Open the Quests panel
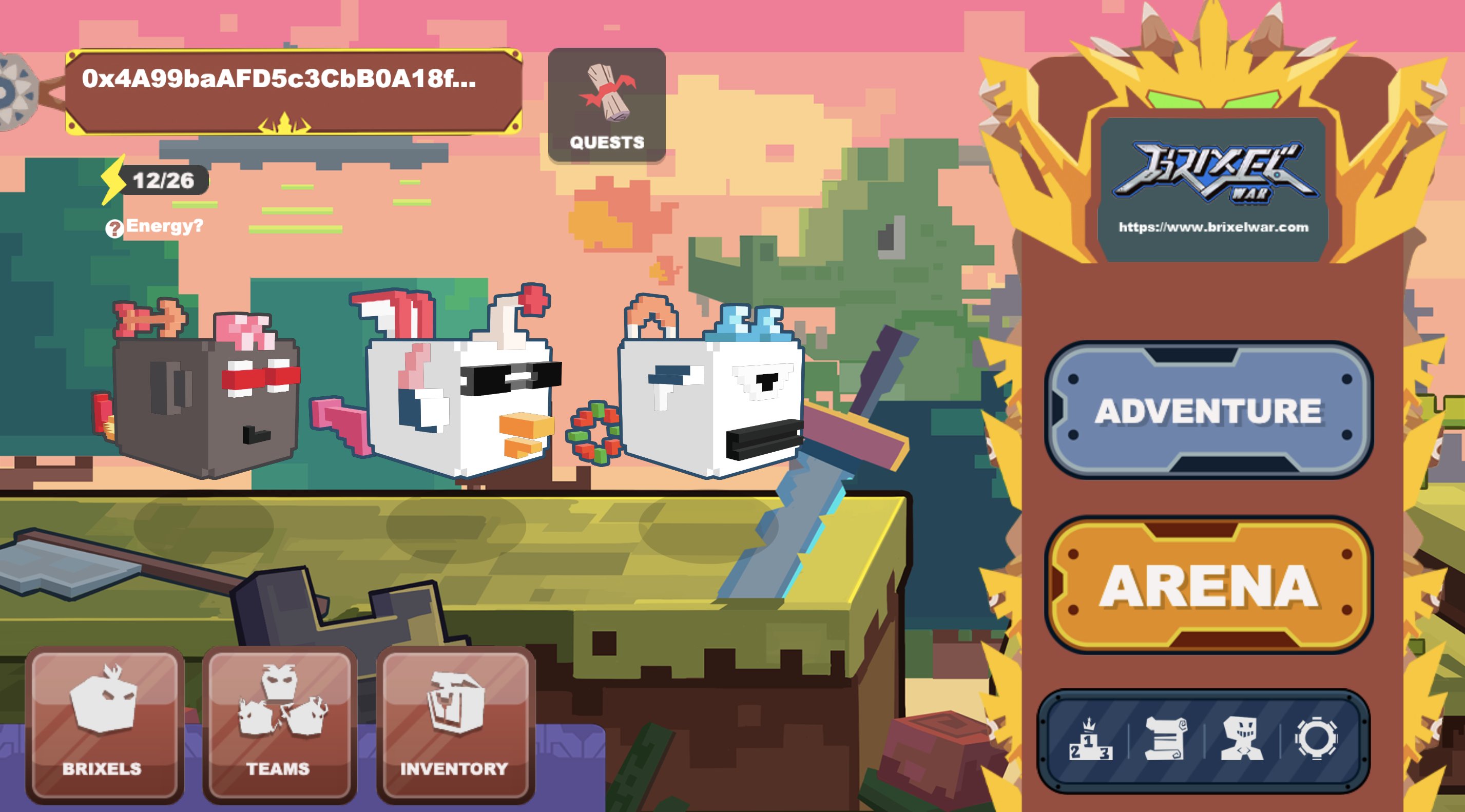The width and height of the screenshot is (1465, 812). click(606, 106)
